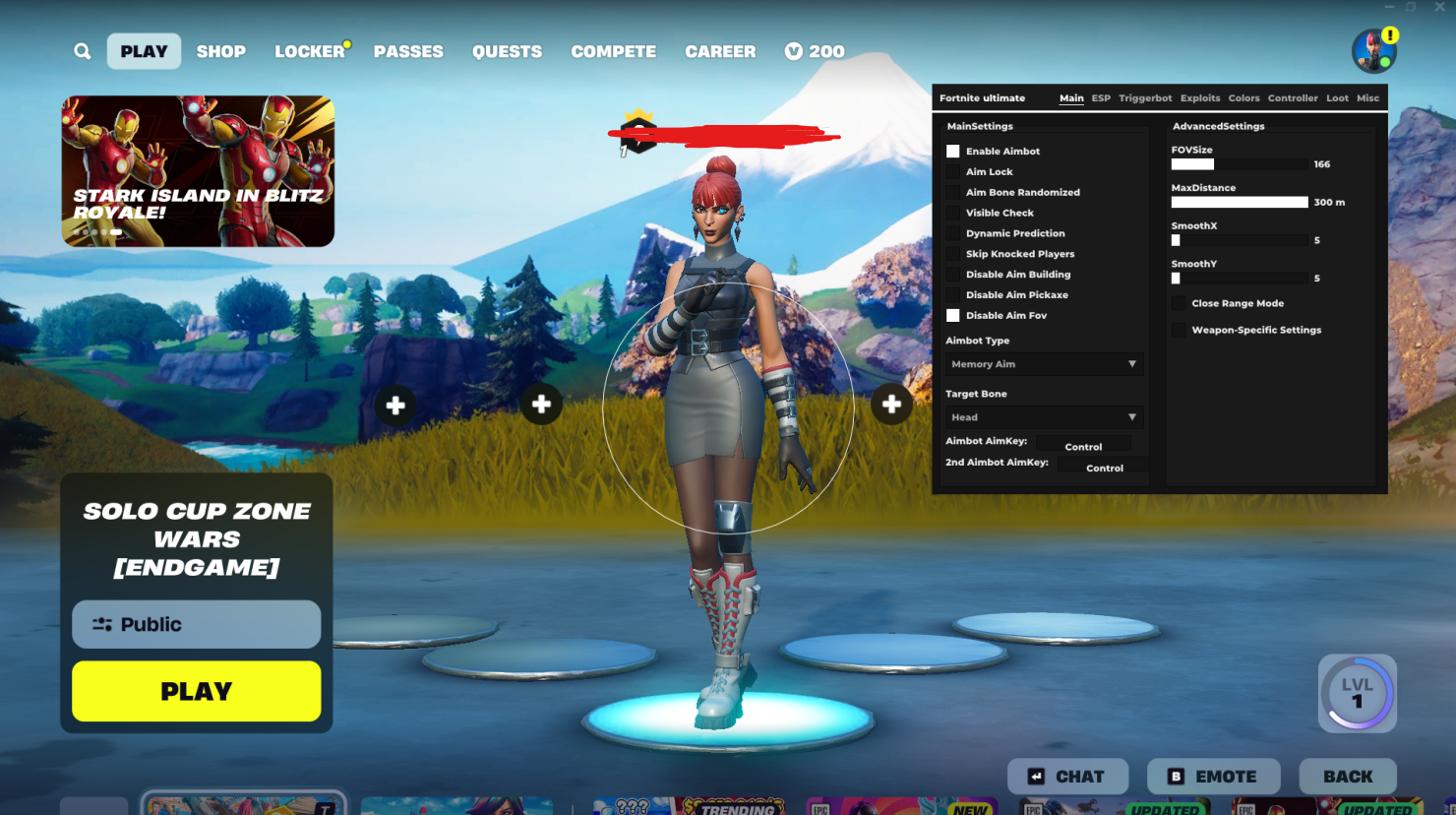Open the search magnifying glass
The height and width of the screenshot is (815, 1456).
[x=82, y=50]
